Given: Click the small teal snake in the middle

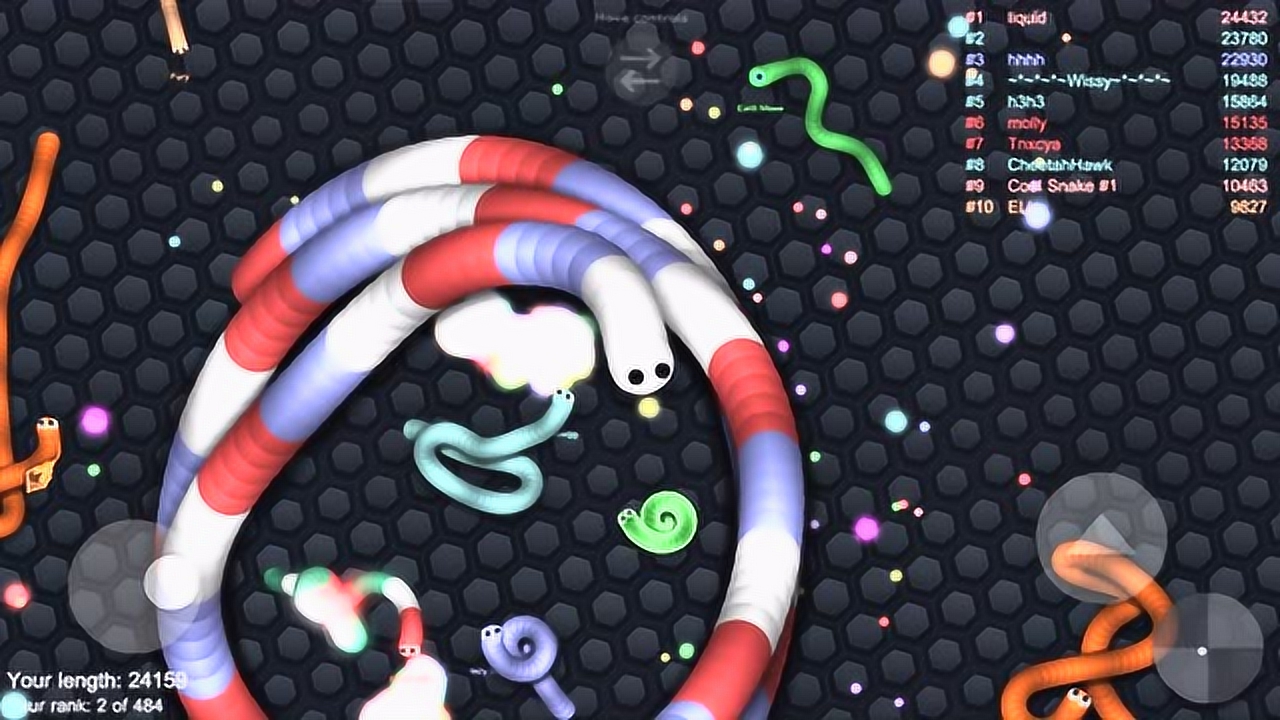Looking at the screenshot, I should pyautogui.click(x=480, y=460).
